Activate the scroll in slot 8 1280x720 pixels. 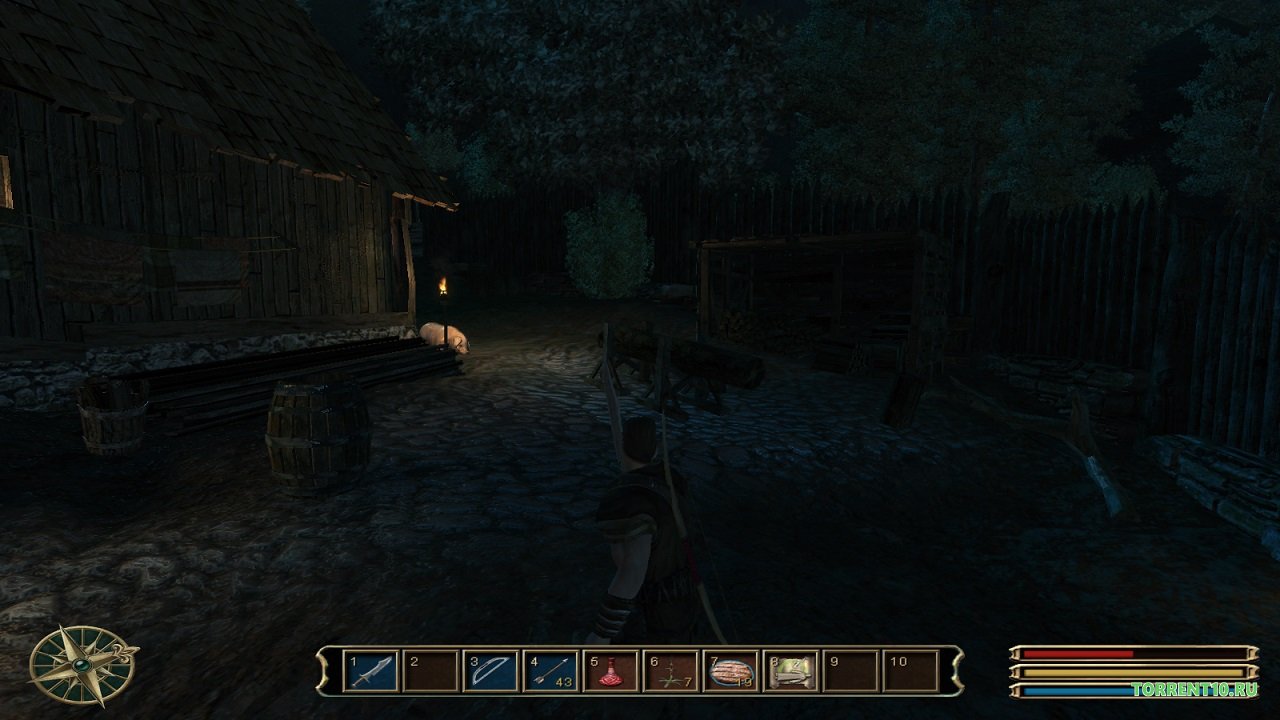791,670
